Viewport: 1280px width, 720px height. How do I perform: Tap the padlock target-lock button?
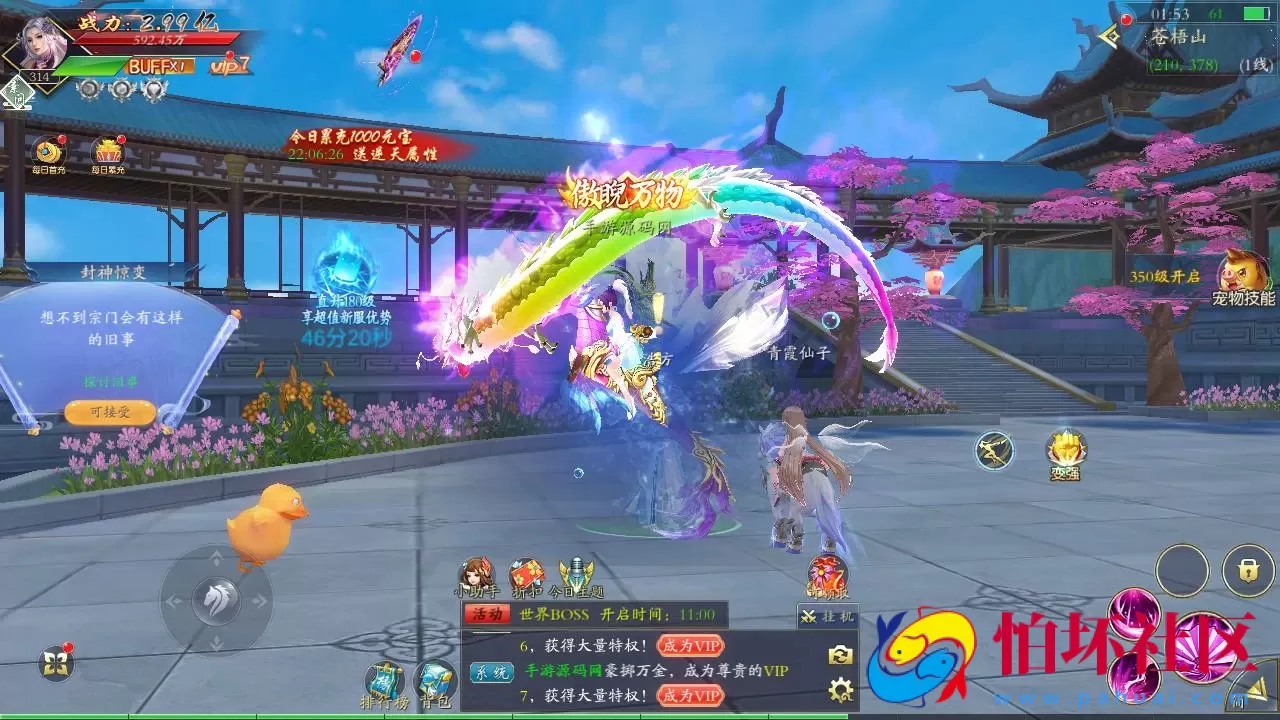tap(1247, 571)
